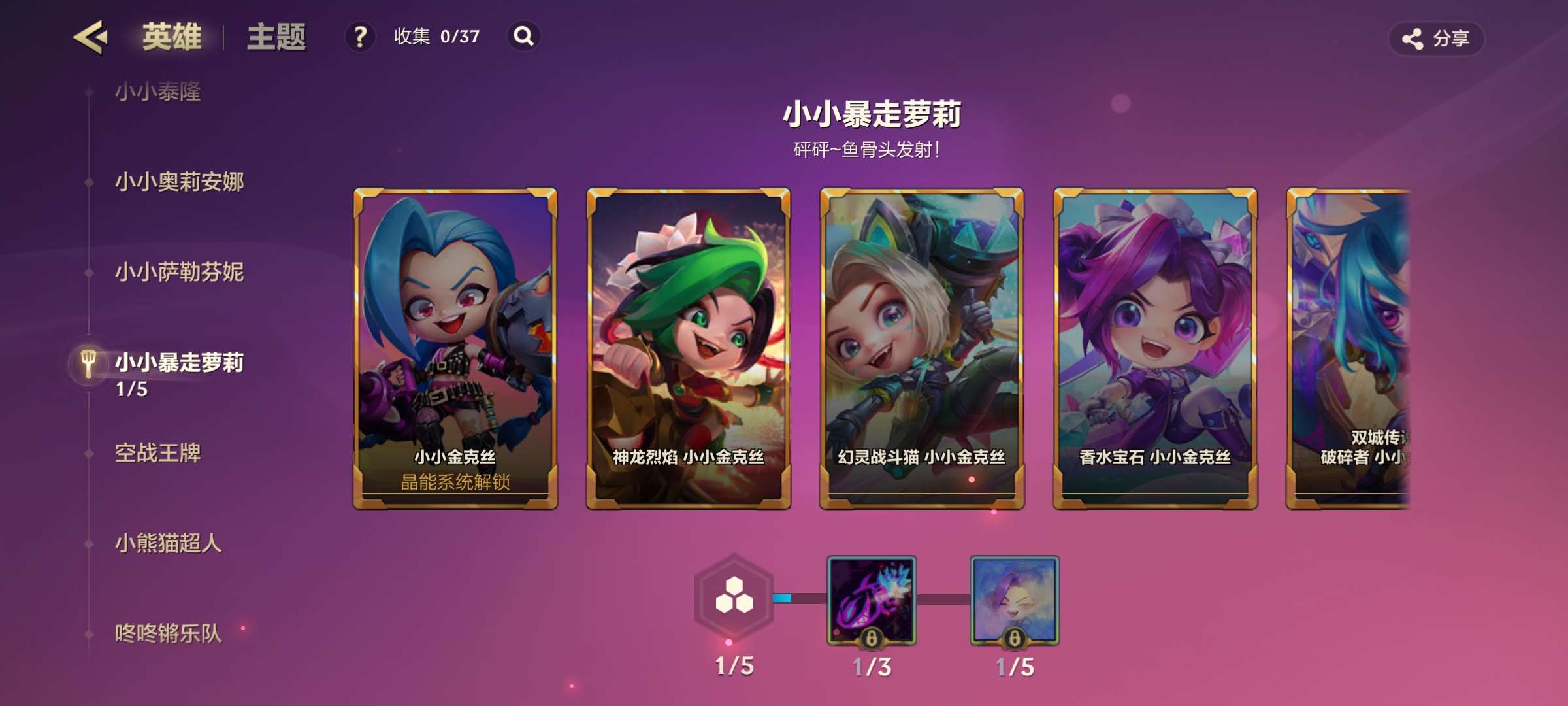This screenshot has width=1568, height=706.
Task: Open the question mark help
Action: point(360,37)
